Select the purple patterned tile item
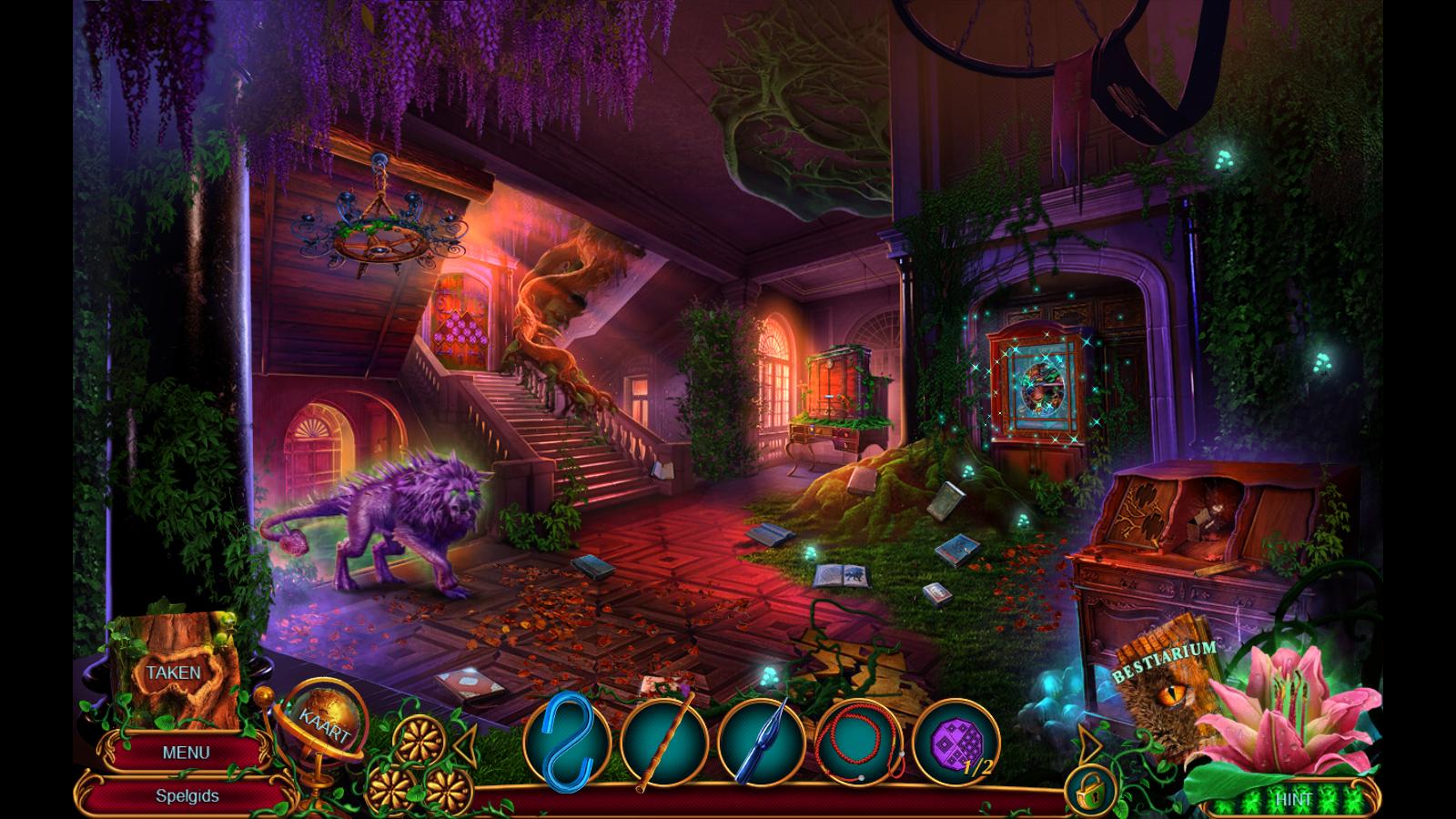This screenshot has height=819, width=1456. click(955, 740)
